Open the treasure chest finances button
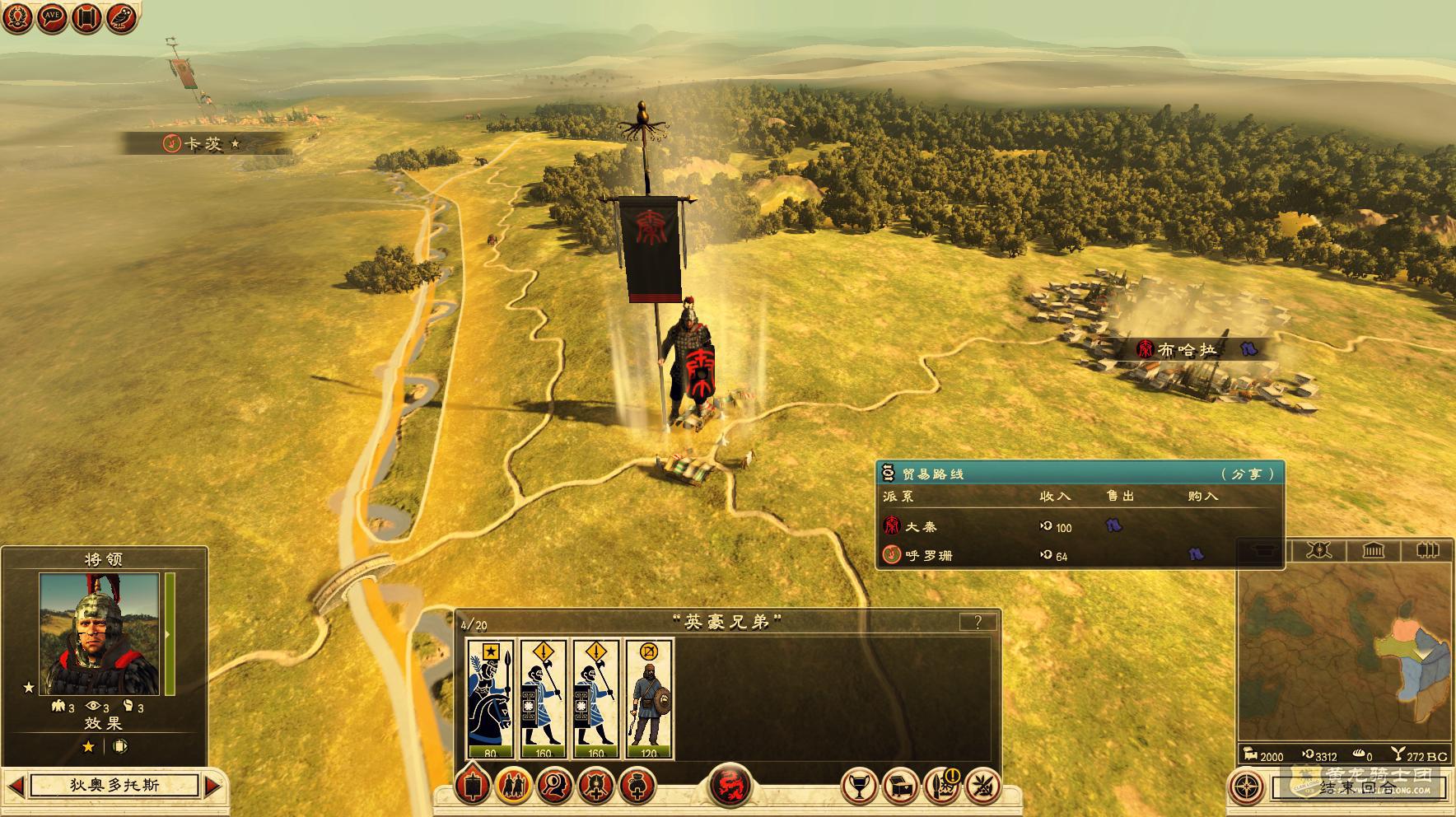Image resolution: width=1456 pixels, height=817 pixels. pos(900,786)
